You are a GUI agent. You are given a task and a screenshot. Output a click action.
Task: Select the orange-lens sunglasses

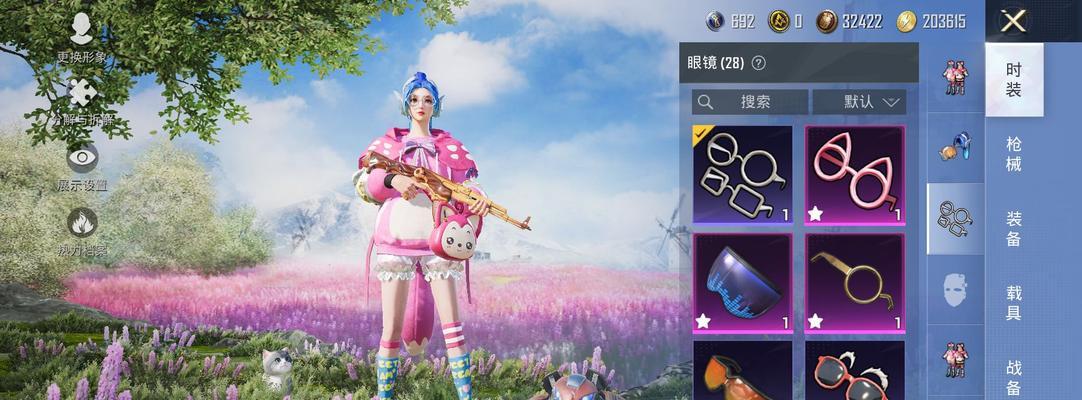click(x=742, y=372)
